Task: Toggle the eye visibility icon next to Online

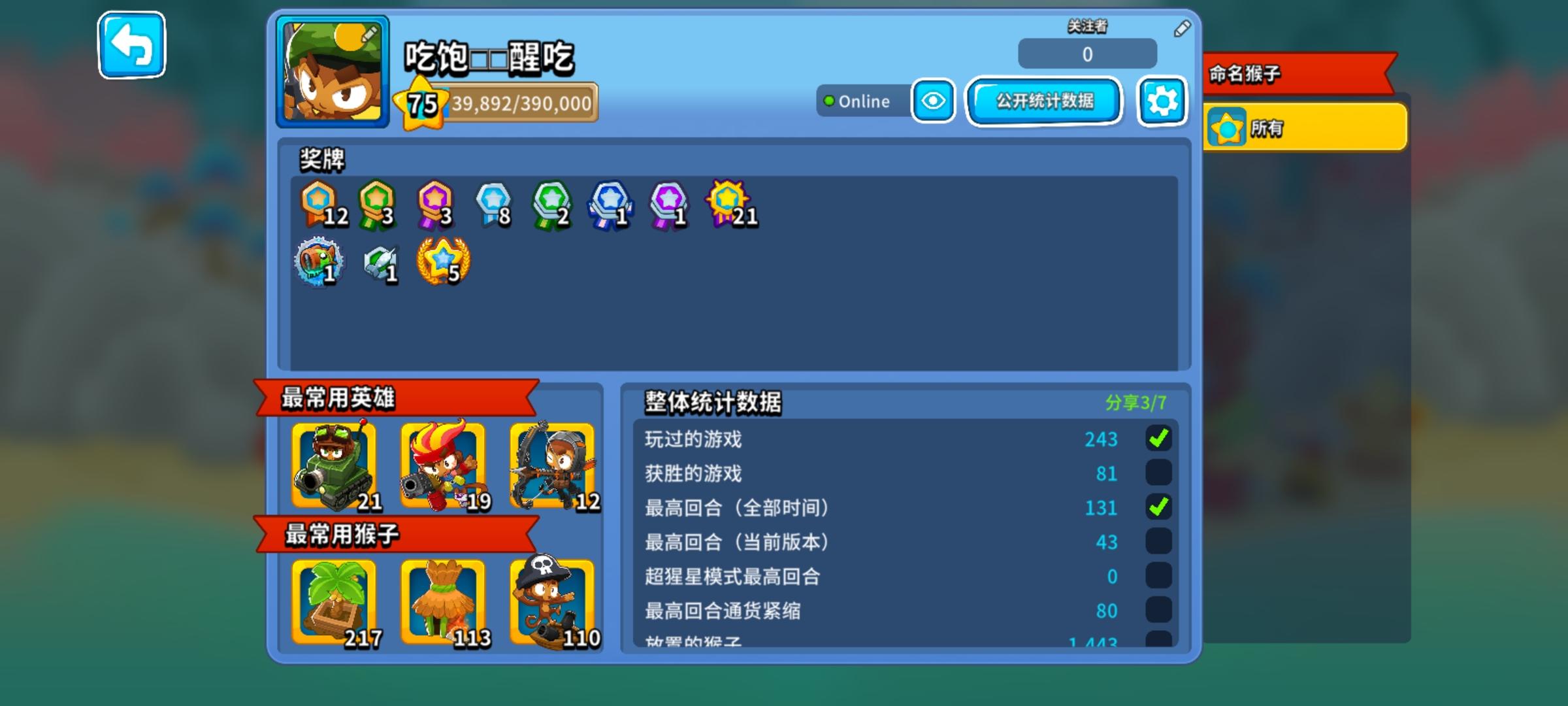Action: coord(933,101)
